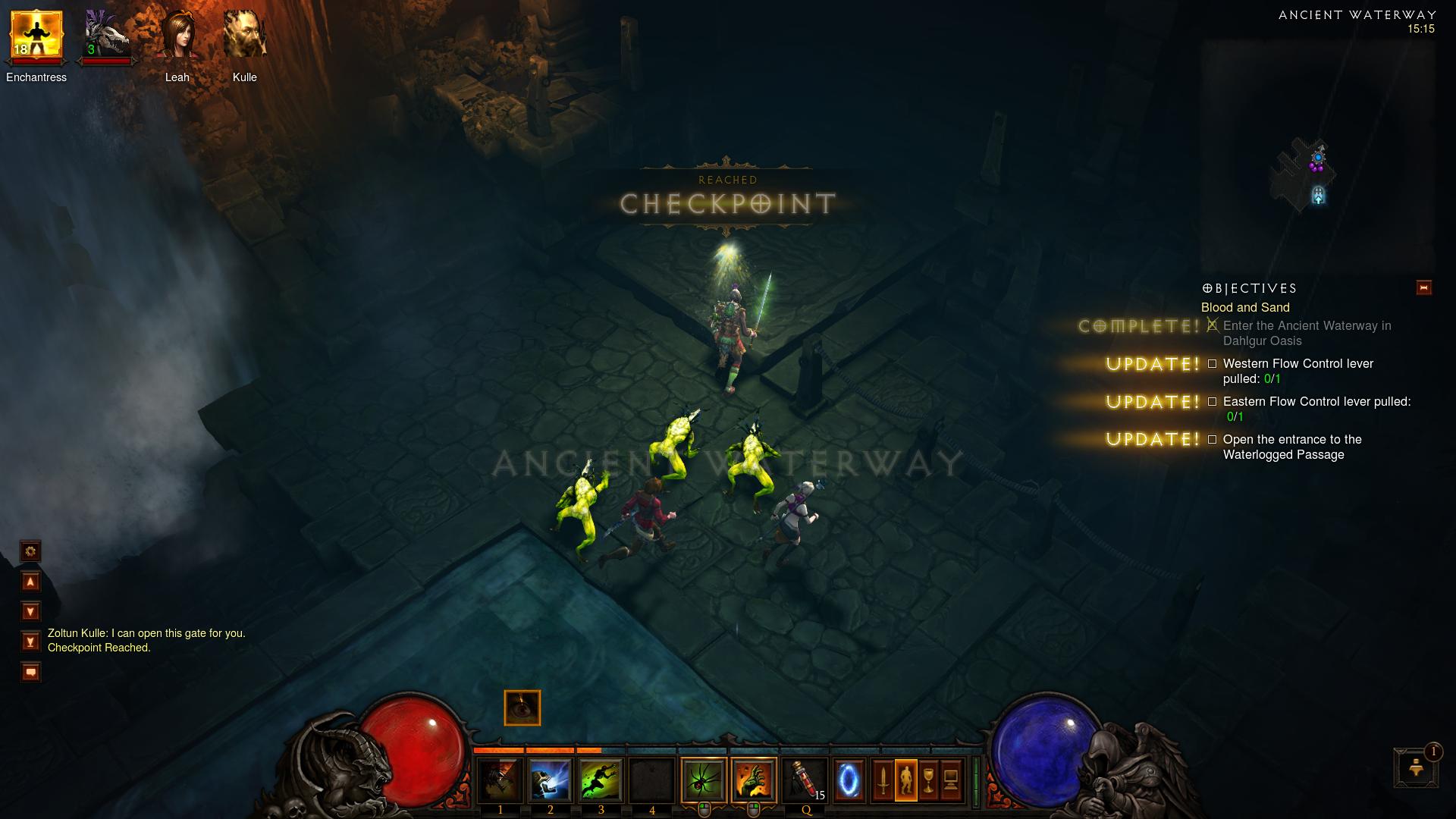Collapse the Objectives tracker panel
Viewport: 1456px width, 819px height.
(x=1423, y=288)
